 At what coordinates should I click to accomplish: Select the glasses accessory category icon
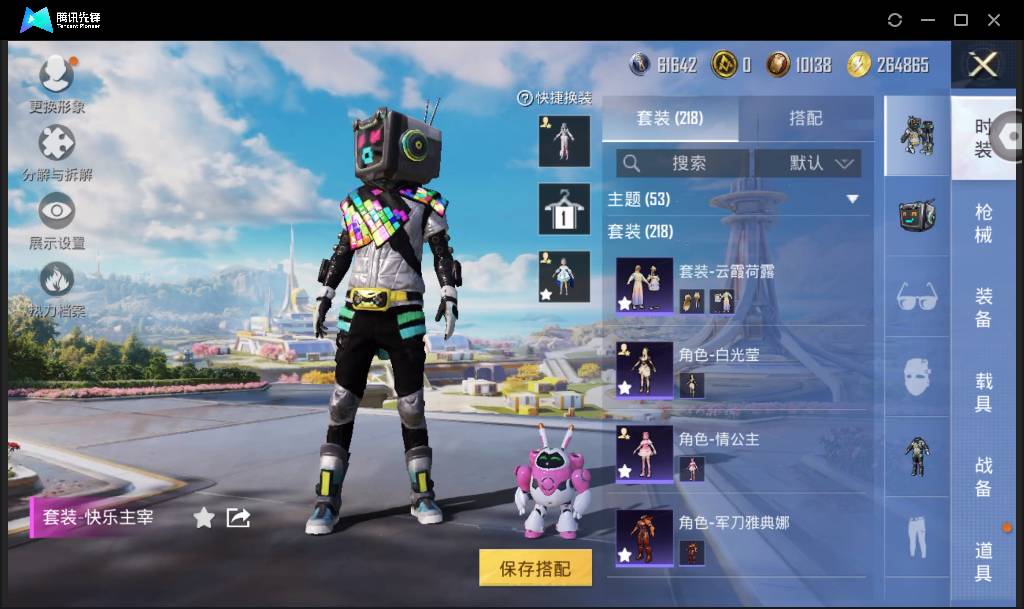(916, 296)
